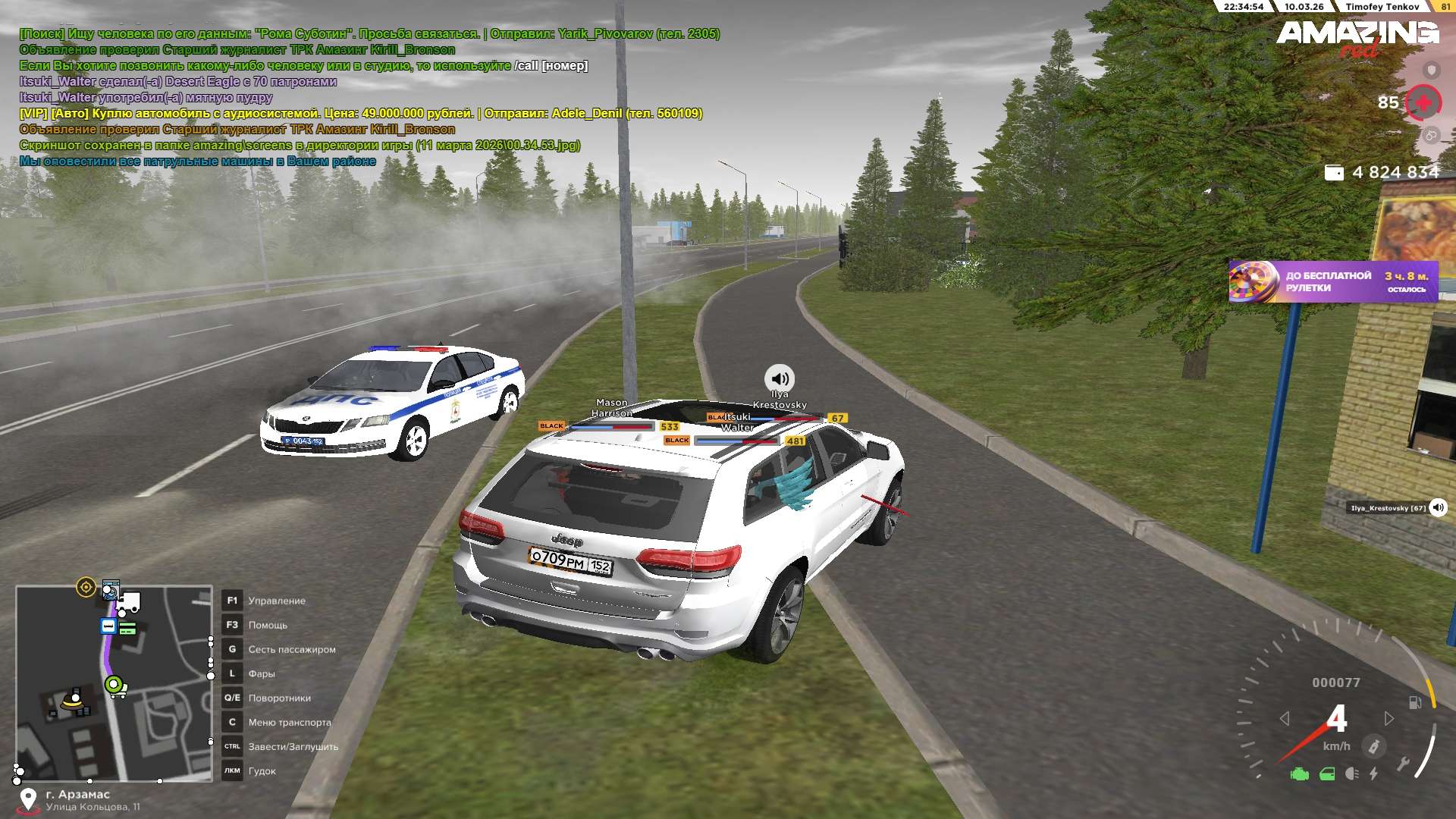Activate the right turn signal arrow
Viewport: 1456px width, 819px height.
click(x=1389, y=718)
